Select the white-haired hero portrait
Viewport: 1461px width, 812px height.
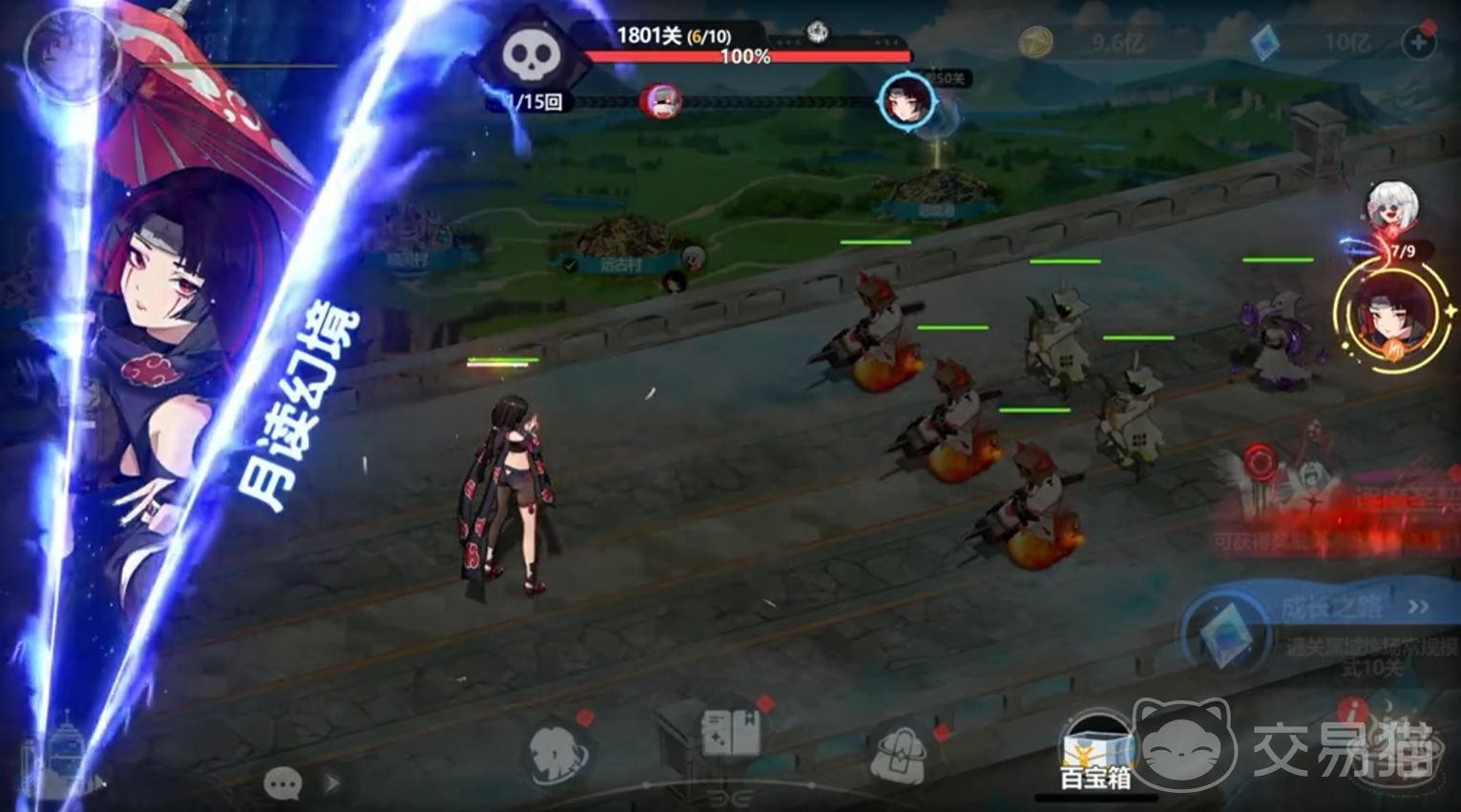coord(1392,206)
